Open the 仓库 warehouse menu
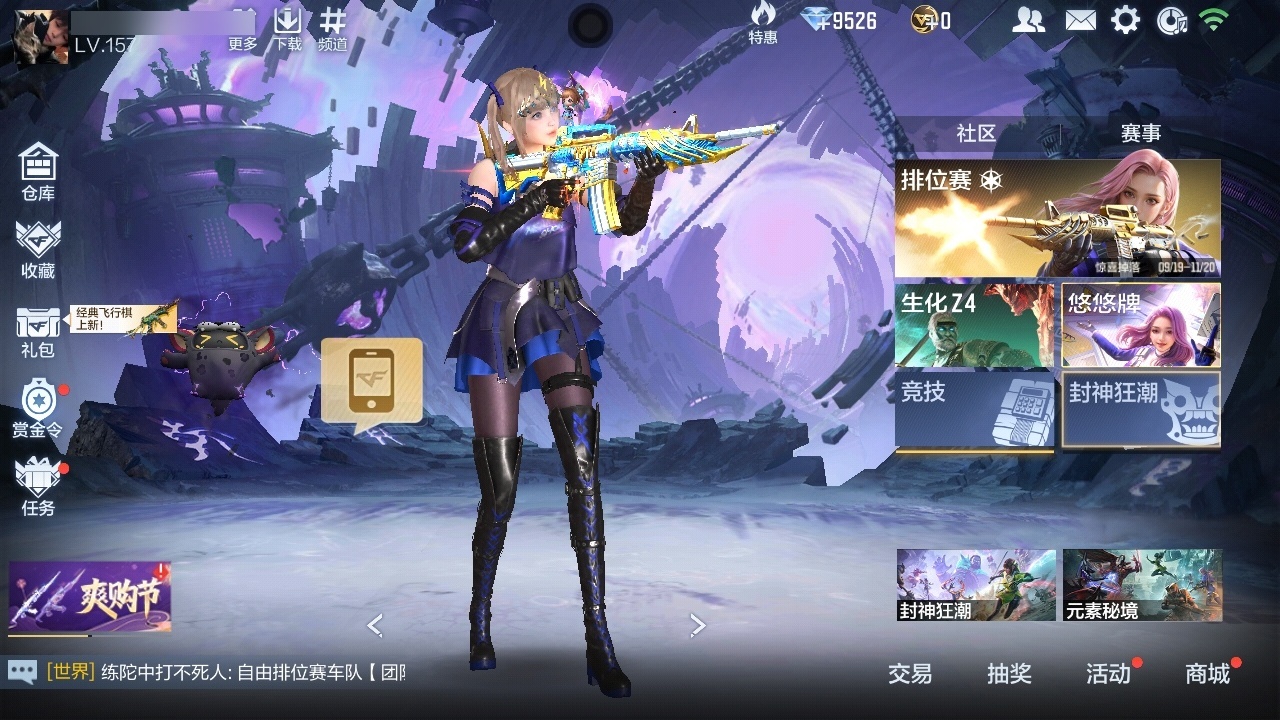The width and height of the screenshot is (1280, 720). [x=38, y=172]
